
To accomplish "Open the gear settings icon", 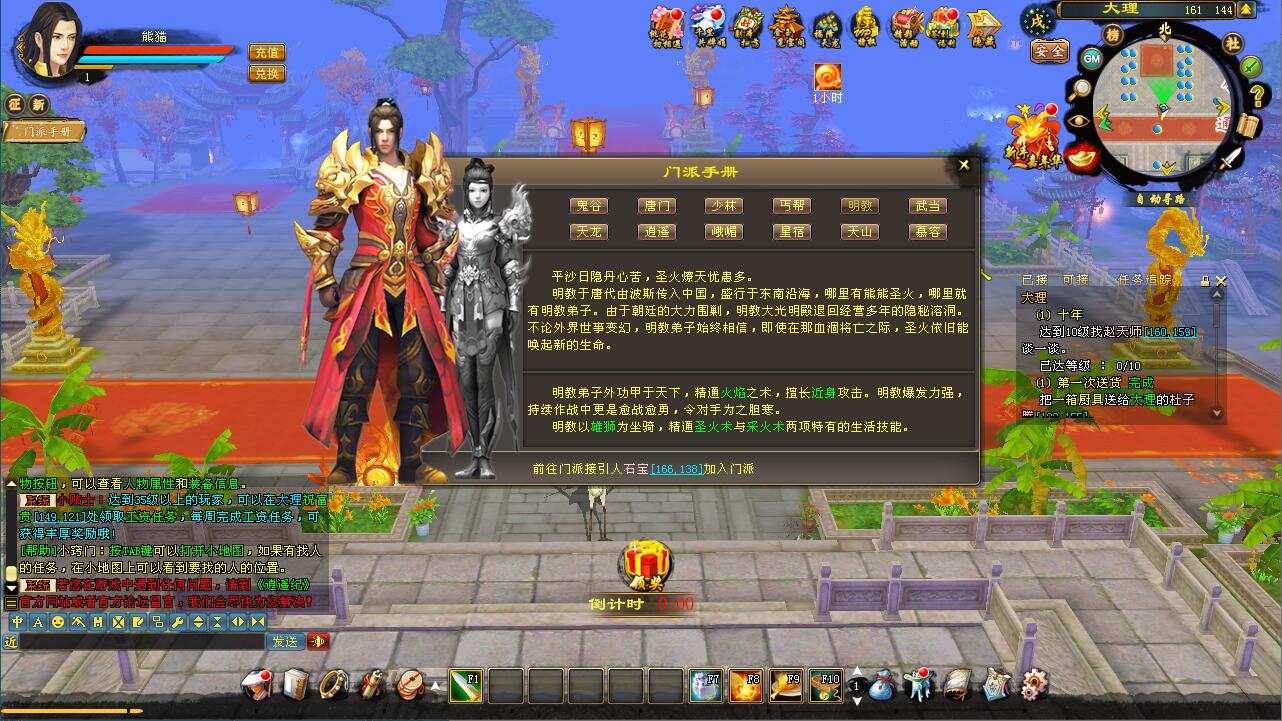I will point(1034,684).
